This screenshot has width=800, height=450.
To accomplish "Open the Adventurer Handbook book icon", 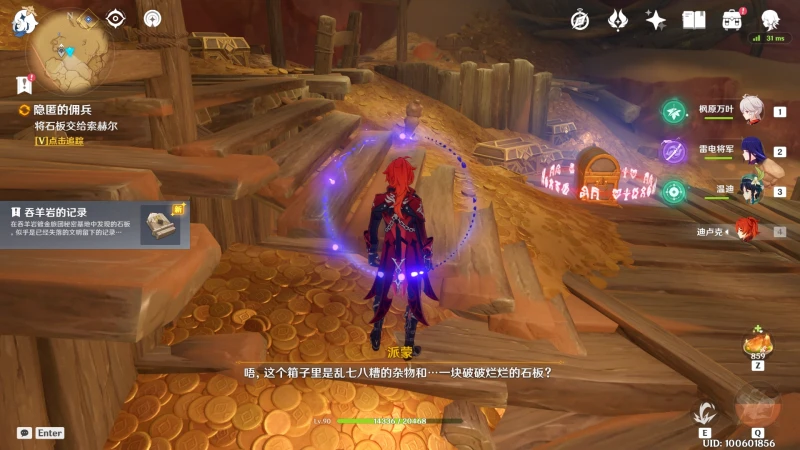I will click(x=694, y=20).
